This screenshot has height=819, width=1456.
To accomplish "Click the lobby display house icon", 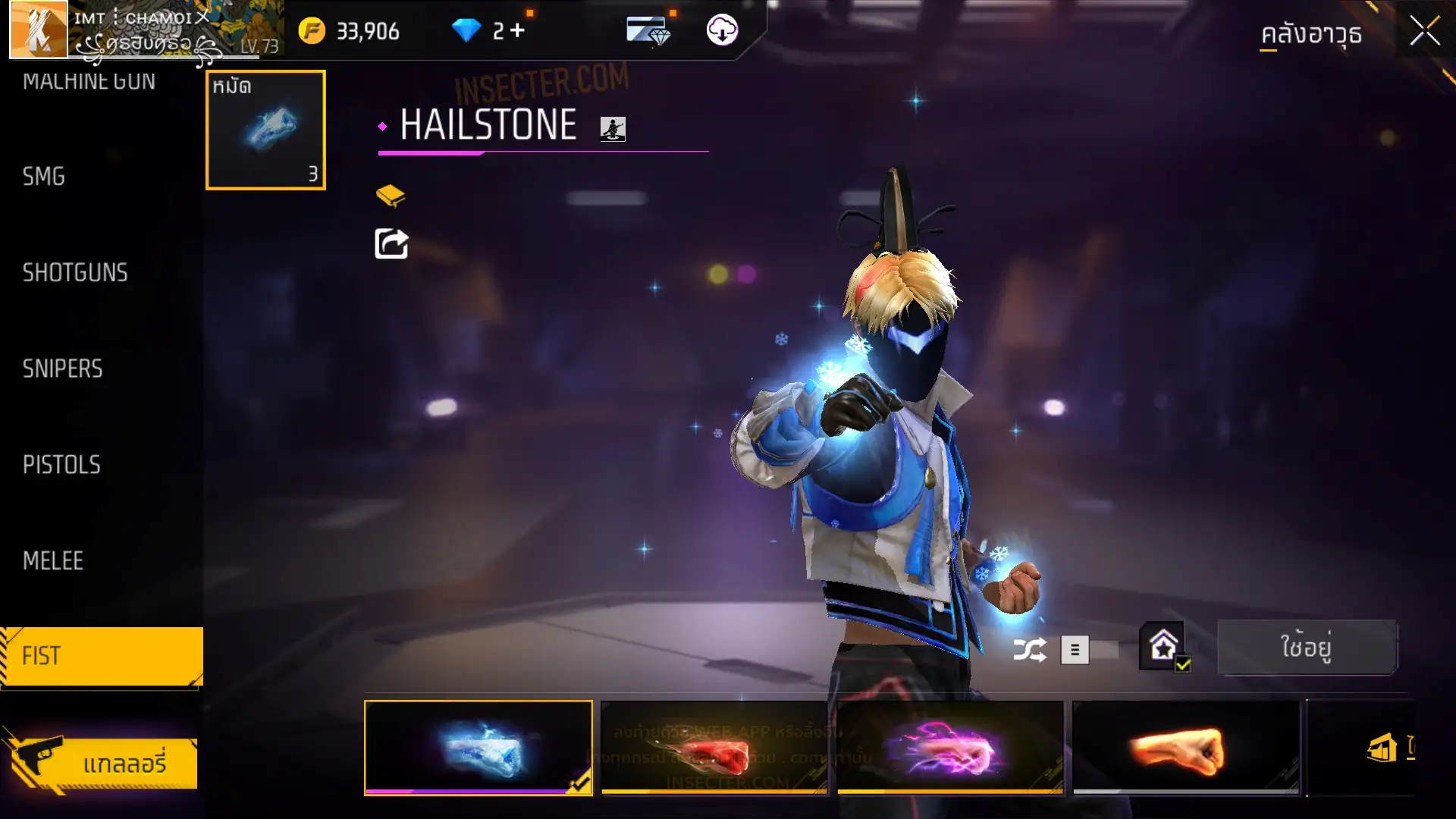I will 1163,647.
